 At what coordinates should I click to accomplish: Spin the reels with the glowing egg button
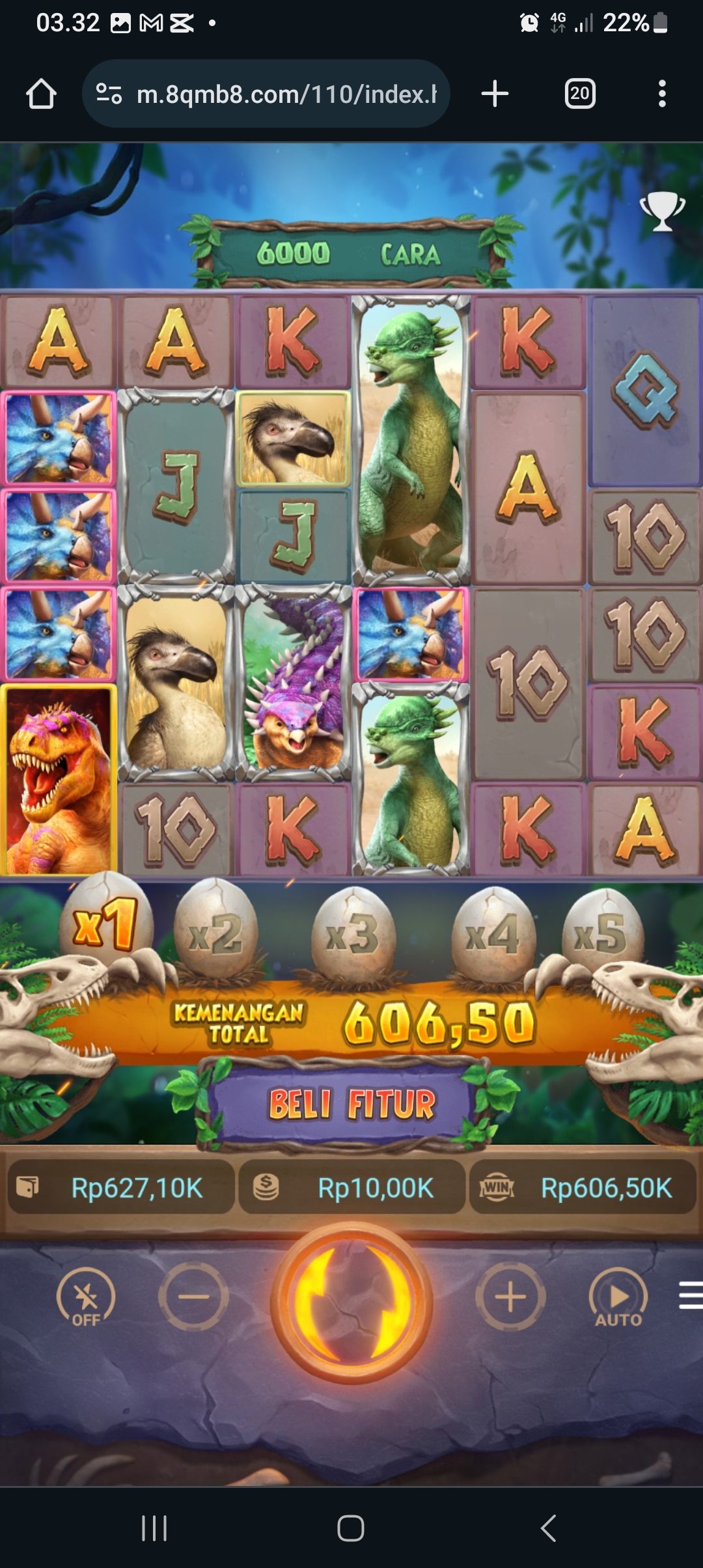[351, 1302]
